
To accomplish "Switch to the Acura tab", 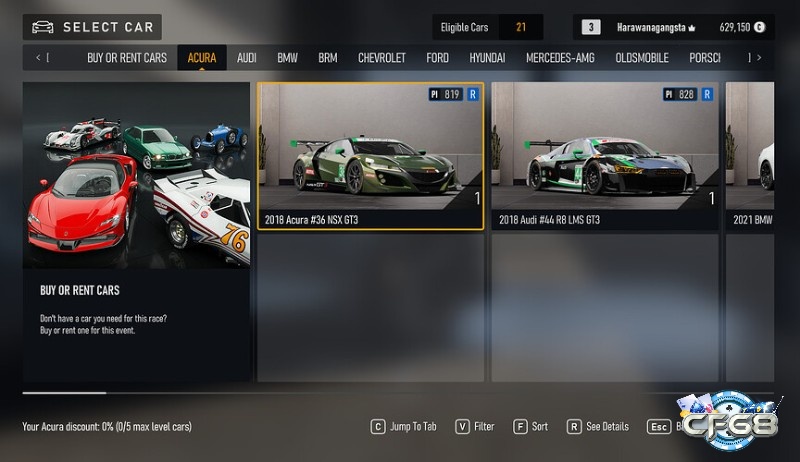I will [202, 58].
